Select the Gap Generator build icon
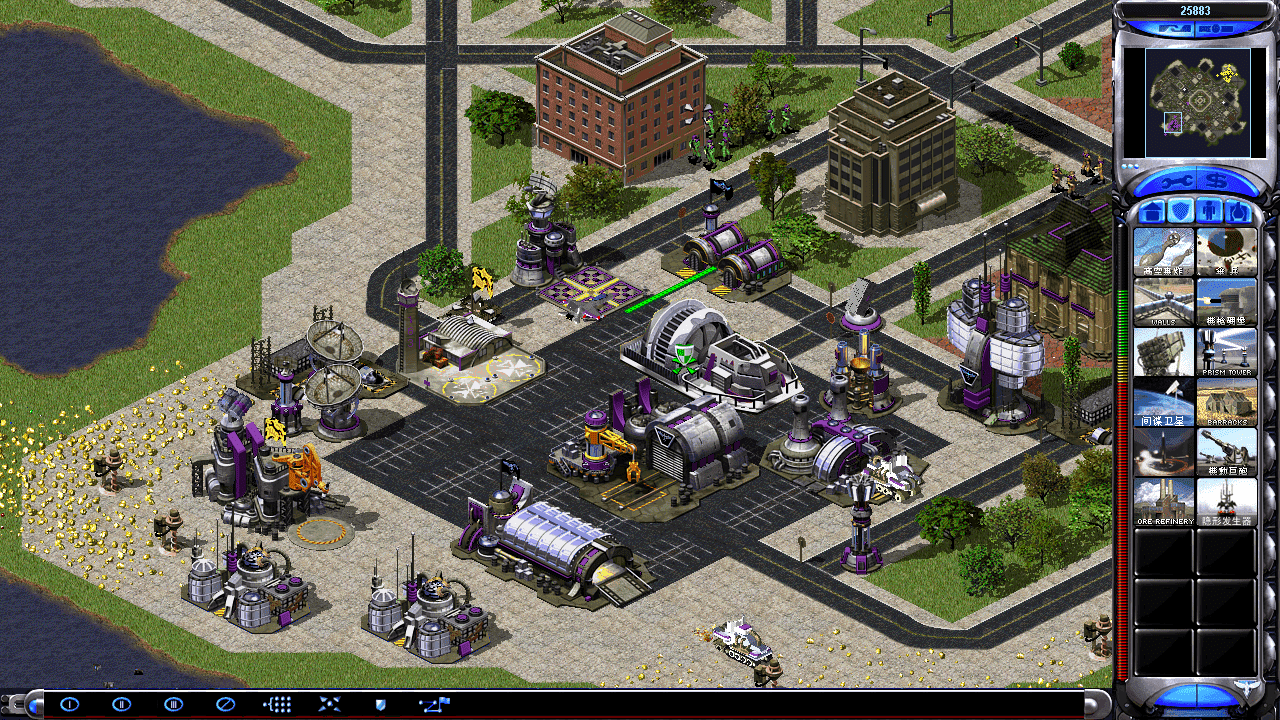Screen dimensions: 1280x720 coord(1226,501)
